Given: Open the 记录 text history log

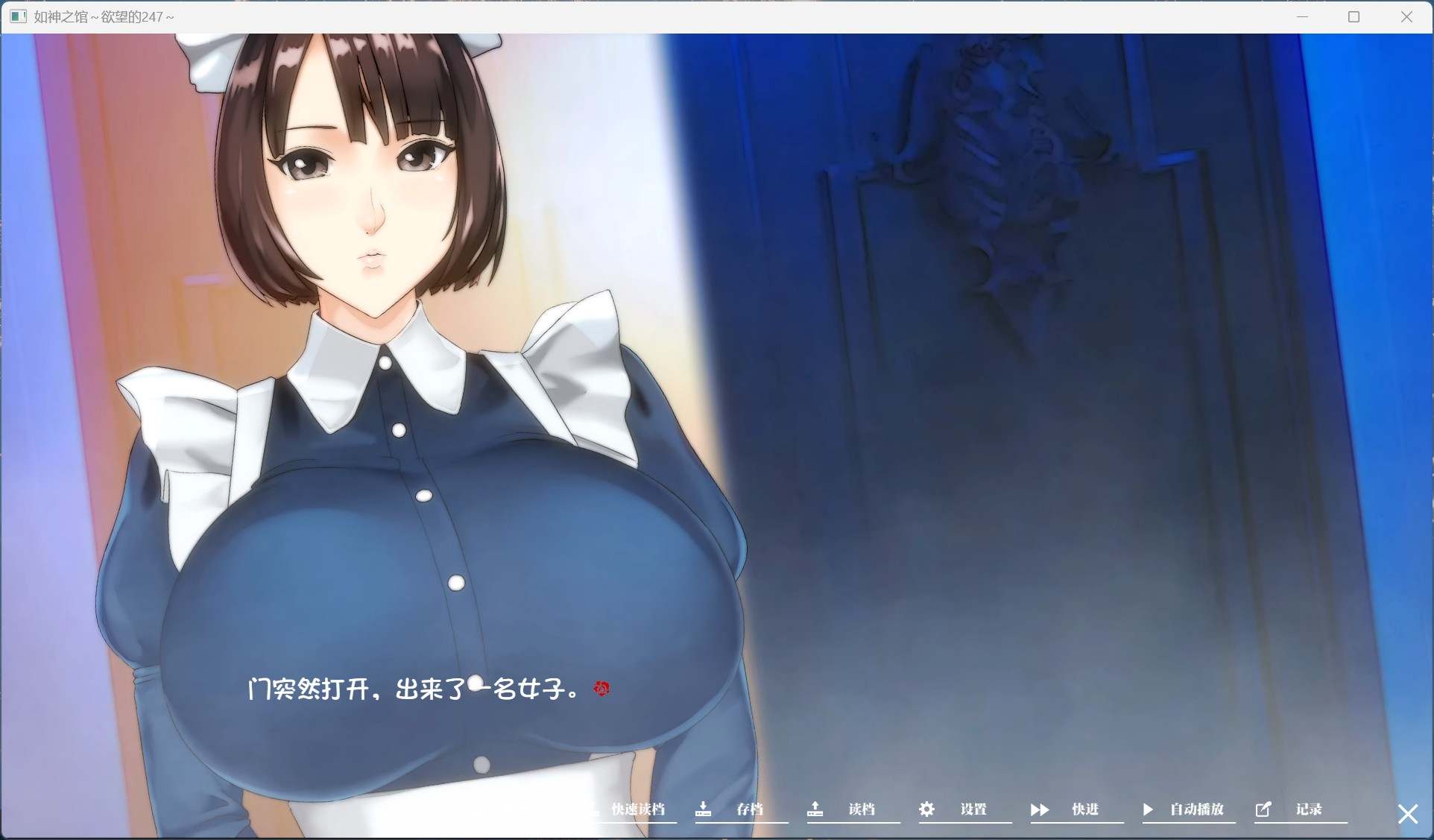Looking at the screenshot, I should tap(1310, 809).
